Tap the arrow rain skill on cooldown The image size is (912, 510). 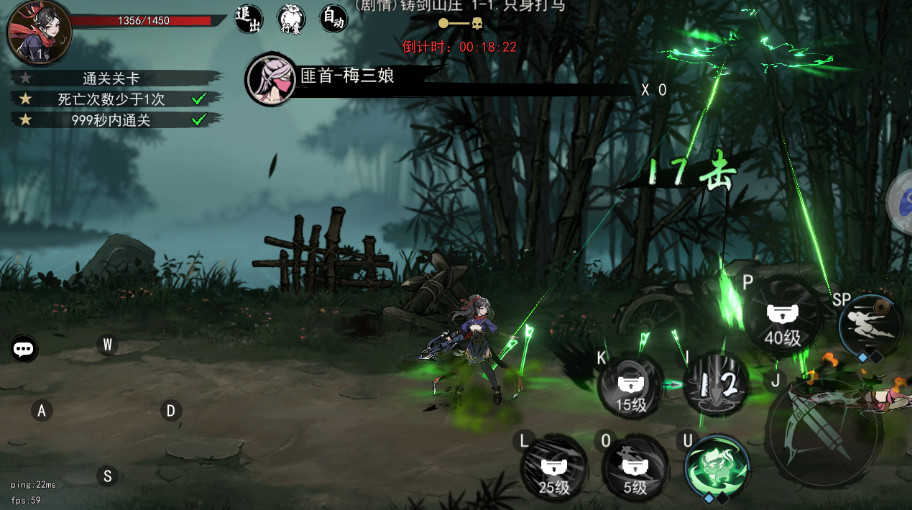716,383
